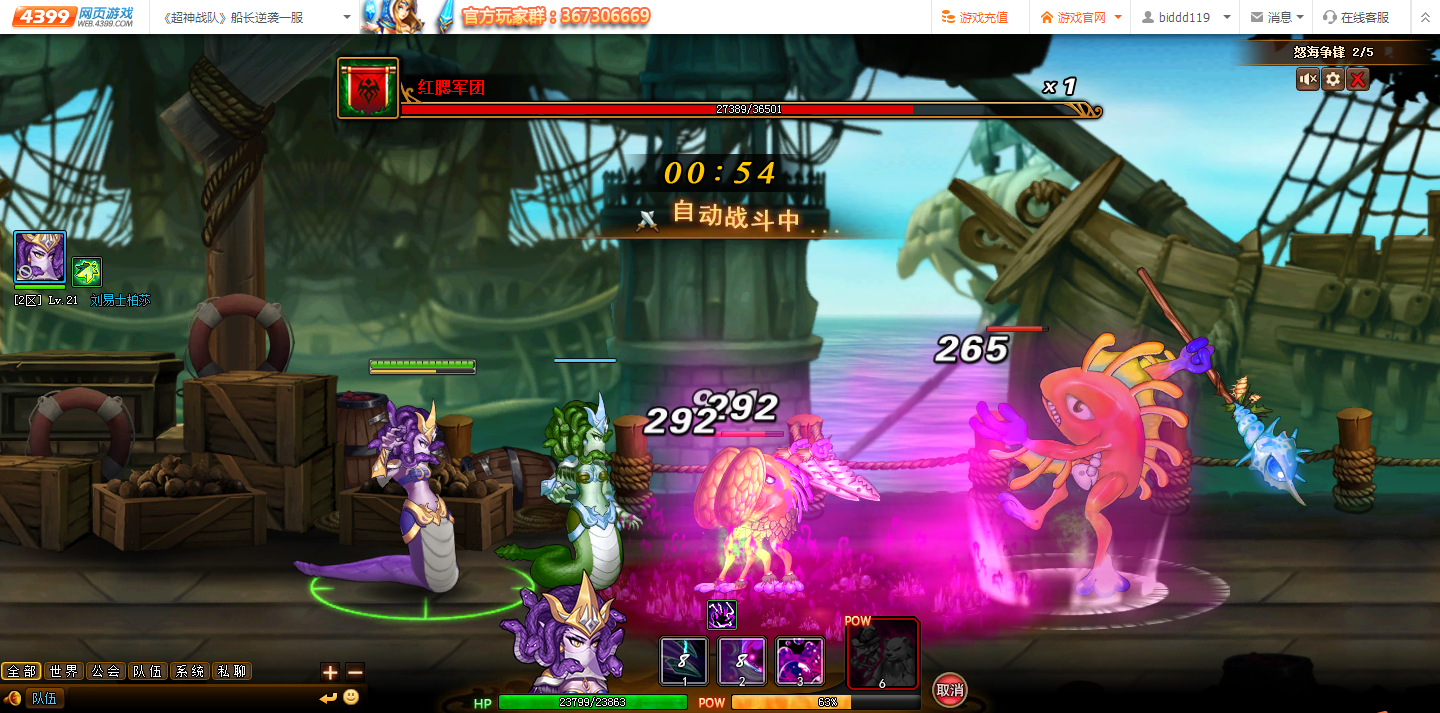Screen dimensions: 1440x713
Task: Switch chat to the 全部 tab
Action: pyautogui.click(x=21, y=671)
